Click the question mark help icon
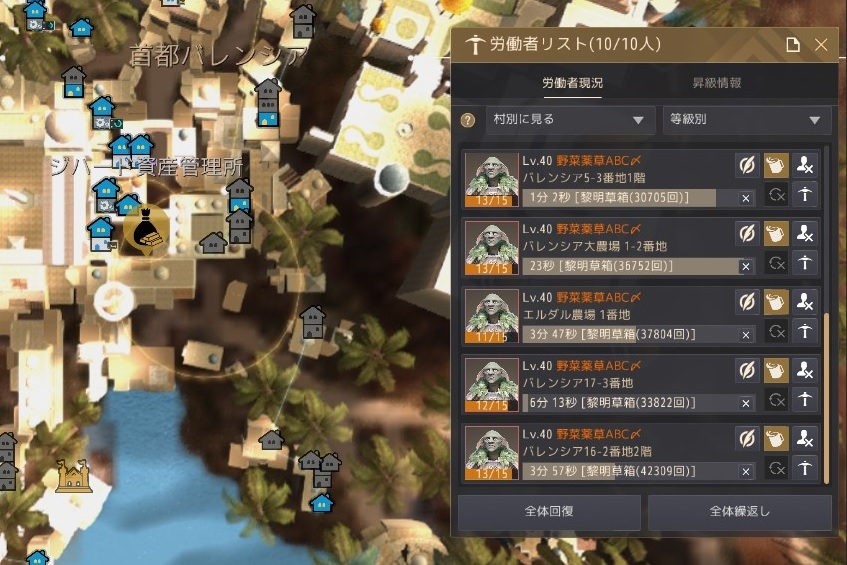 [x=467, y=120]
